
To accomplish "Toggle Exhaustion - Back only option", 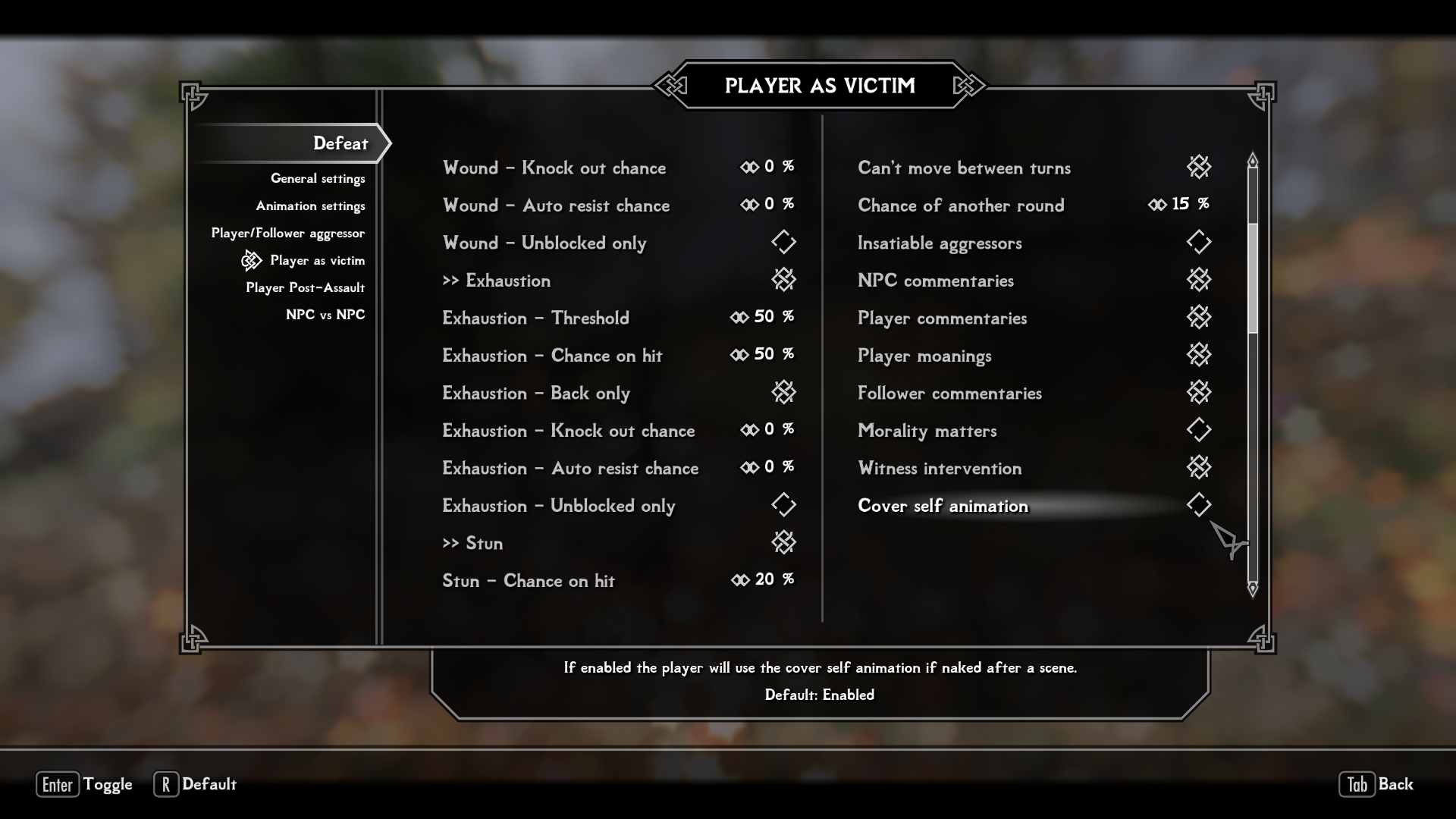I will point(783,393).
